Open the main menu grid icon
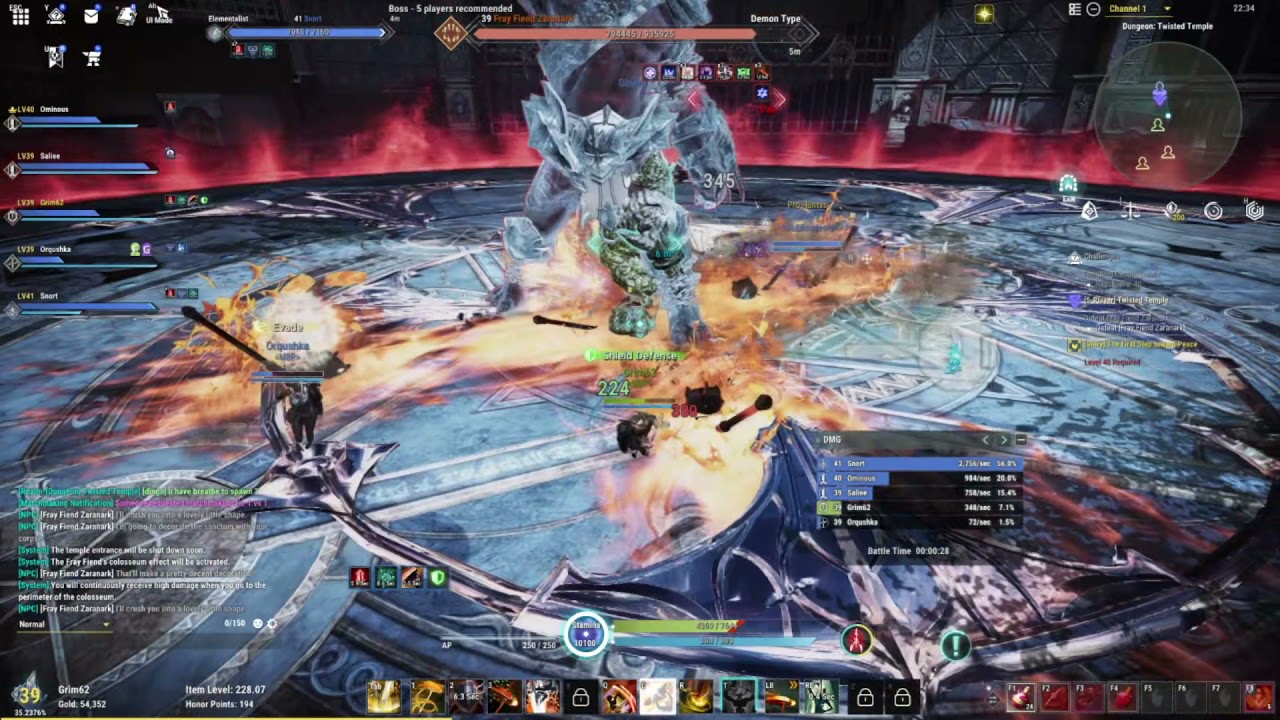 coord(20,16)
